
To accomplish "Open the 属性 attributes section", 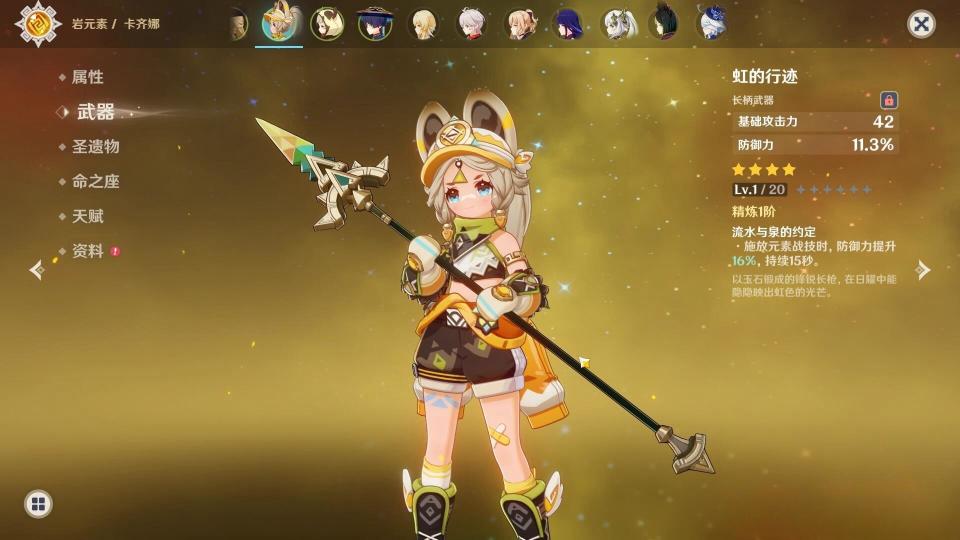I will 86,77.
